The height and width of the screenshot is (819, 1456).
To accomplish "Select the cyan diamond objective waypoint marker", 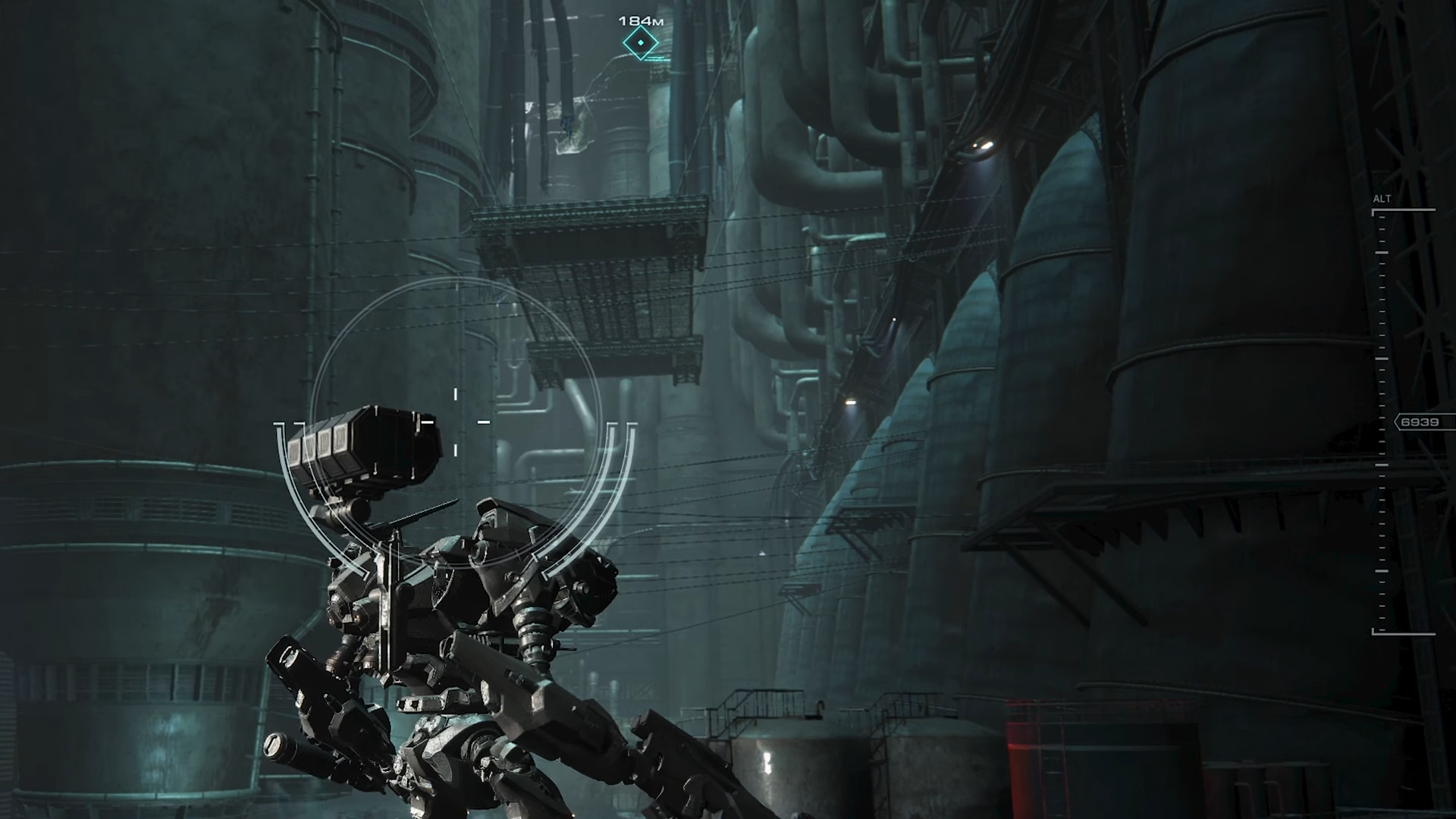I will [x=641, y=43].
